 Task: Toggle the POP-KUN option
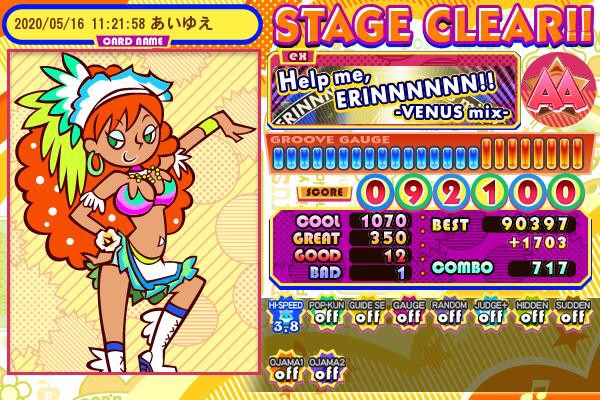click(x=323, y=314)
